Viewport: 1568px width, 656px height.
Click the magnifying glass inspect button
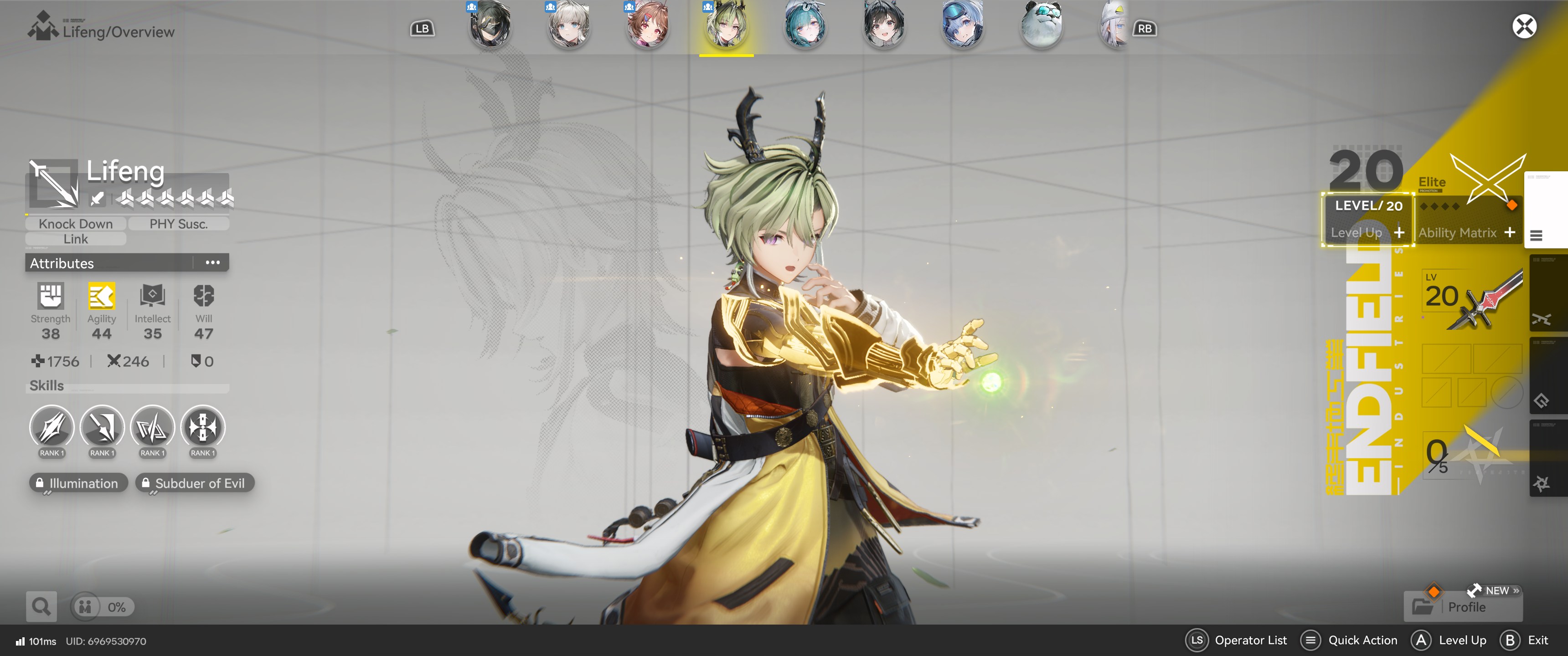(x=41, y=607)
